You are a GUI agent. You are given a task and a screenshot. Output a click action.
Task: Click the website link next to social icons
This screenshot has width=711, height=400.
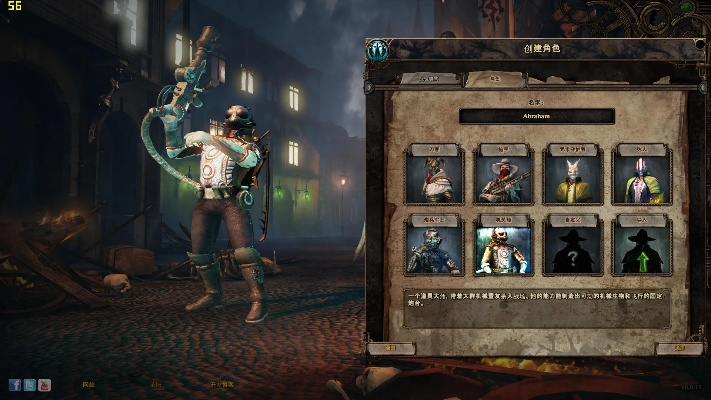88,384
